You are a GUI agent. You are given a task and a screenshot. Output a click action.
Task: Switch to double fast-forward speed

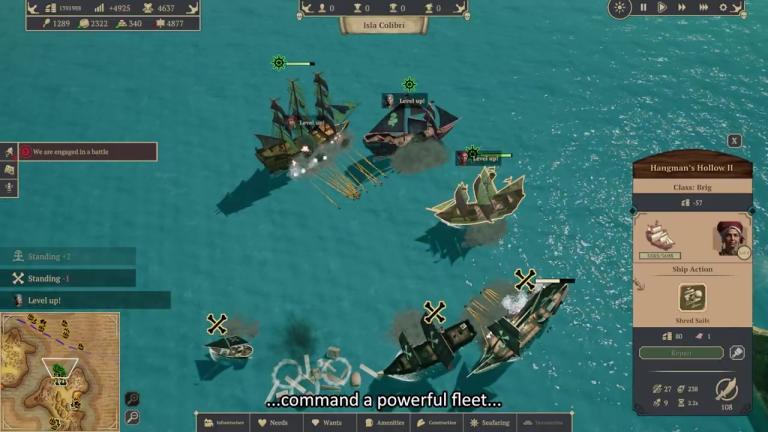coord(681,7)
